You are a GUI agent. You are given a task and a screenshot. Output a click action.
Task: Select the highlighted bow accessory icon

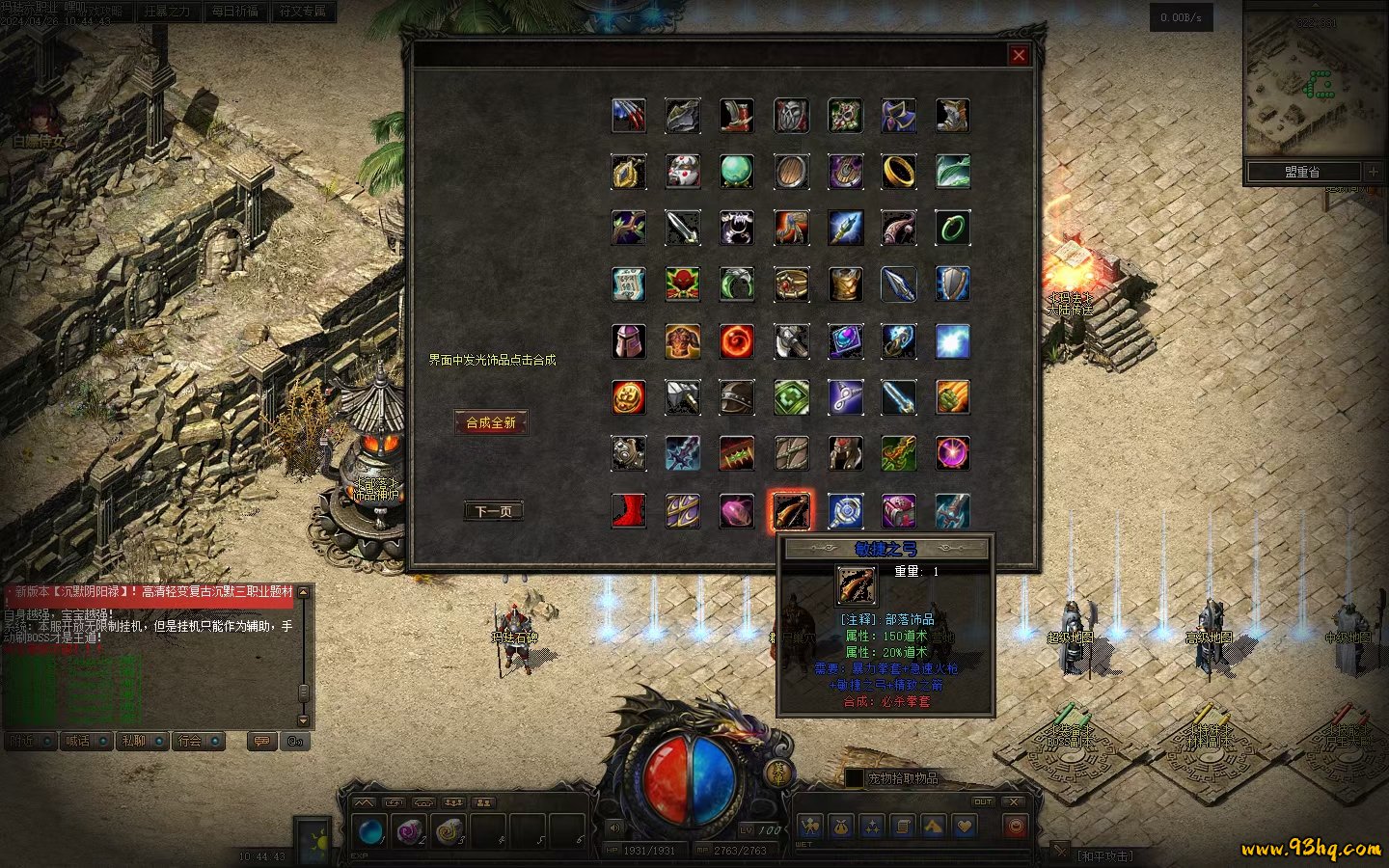791,510
